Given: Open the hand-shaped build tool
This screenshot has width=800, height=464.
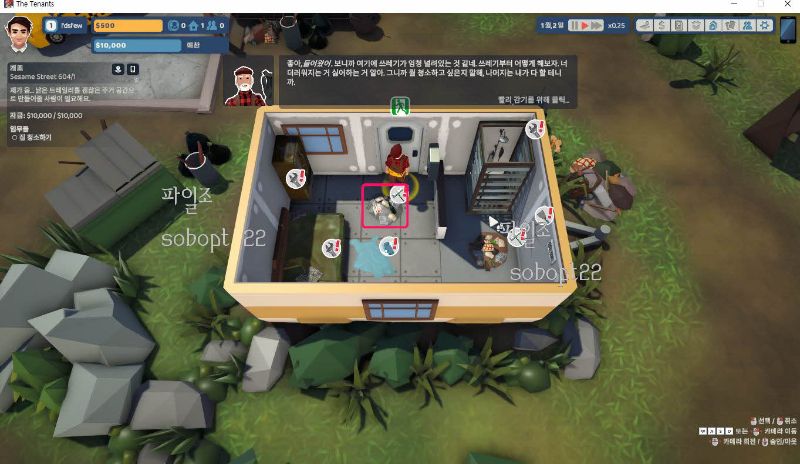Looking at the screenshot, I should click(644, 25).
